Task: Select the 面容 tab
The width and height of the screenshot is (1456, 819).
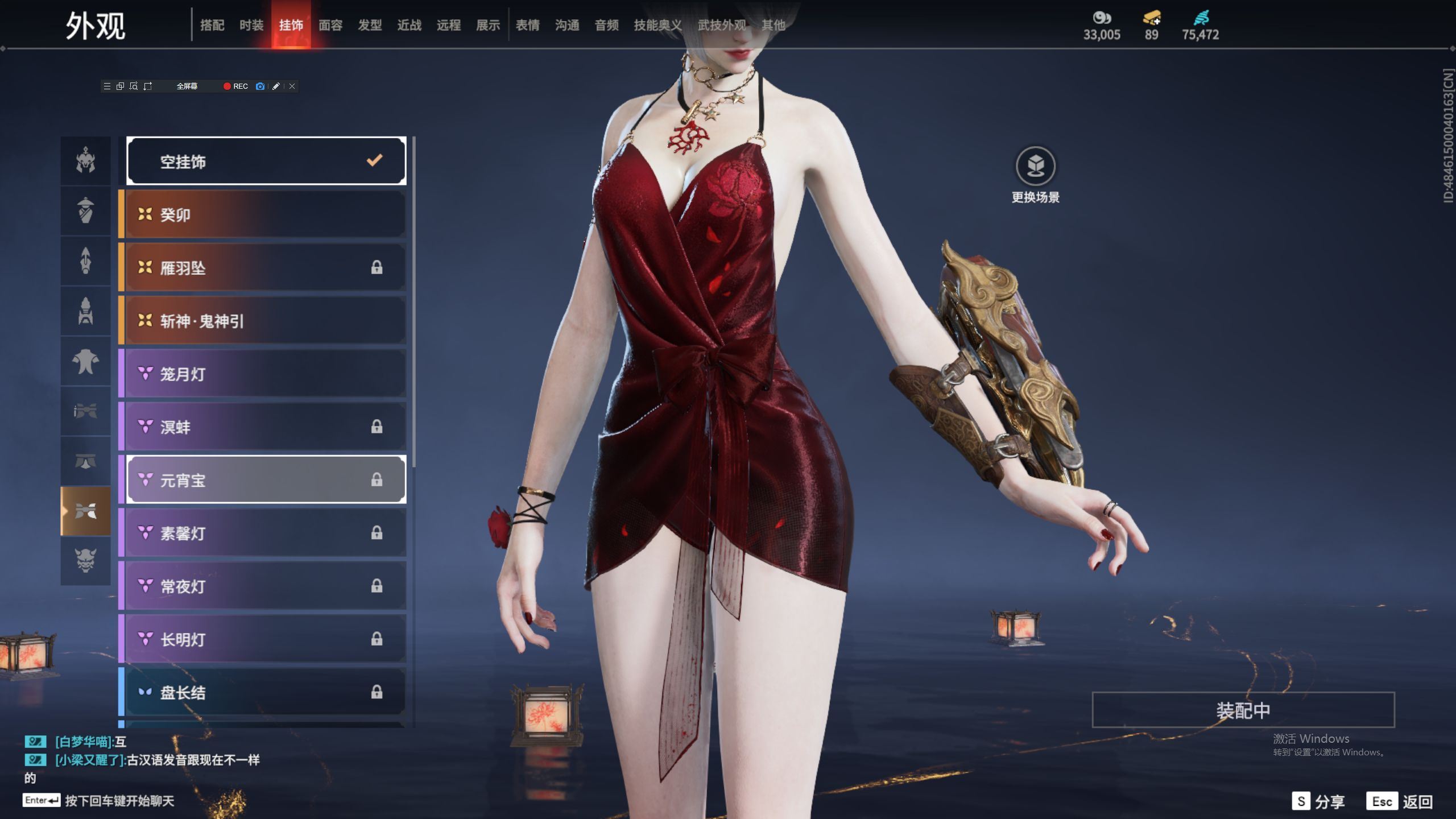Action: [x=330, y=25]
